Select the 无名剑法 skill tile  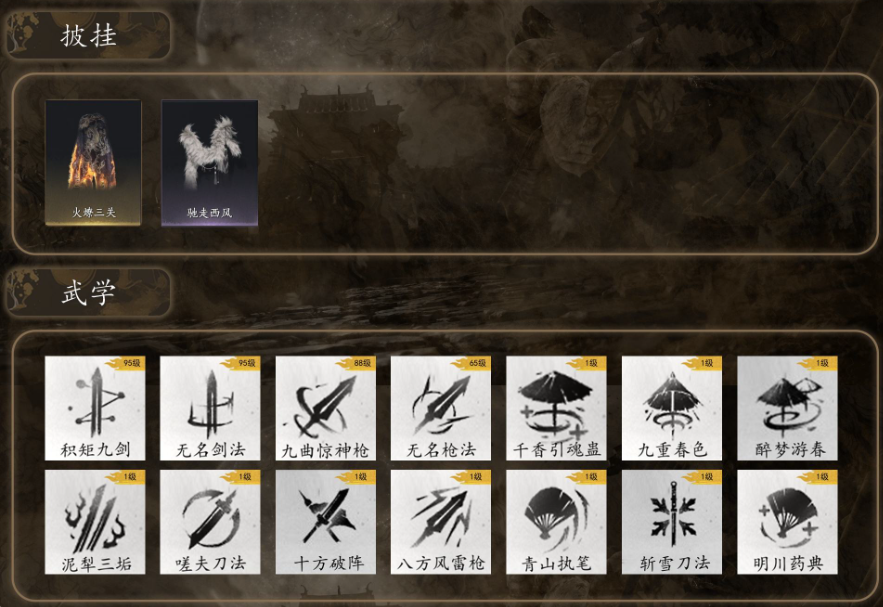coord(210,408)
